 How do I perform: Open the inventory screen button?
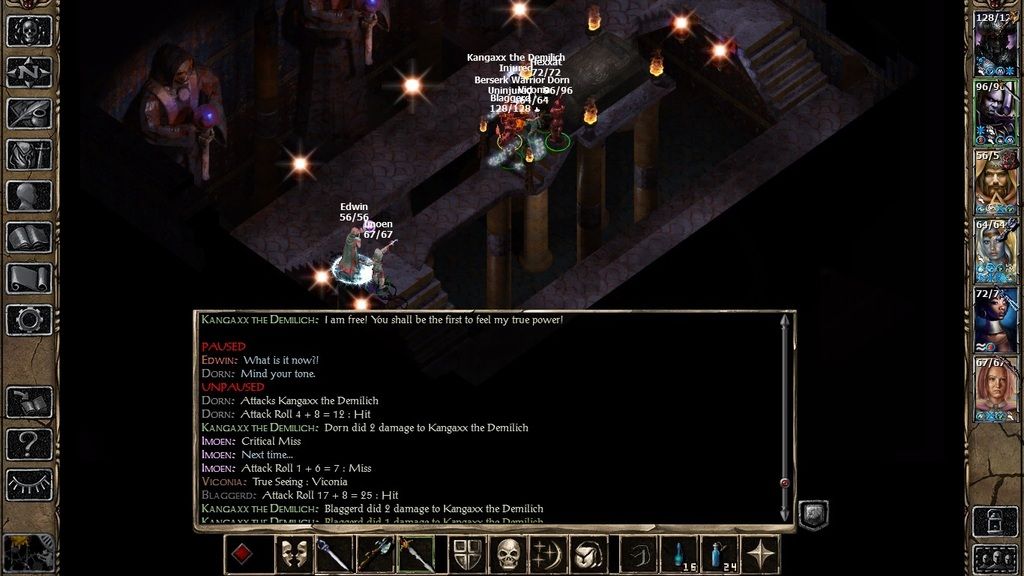coord(29,155)
